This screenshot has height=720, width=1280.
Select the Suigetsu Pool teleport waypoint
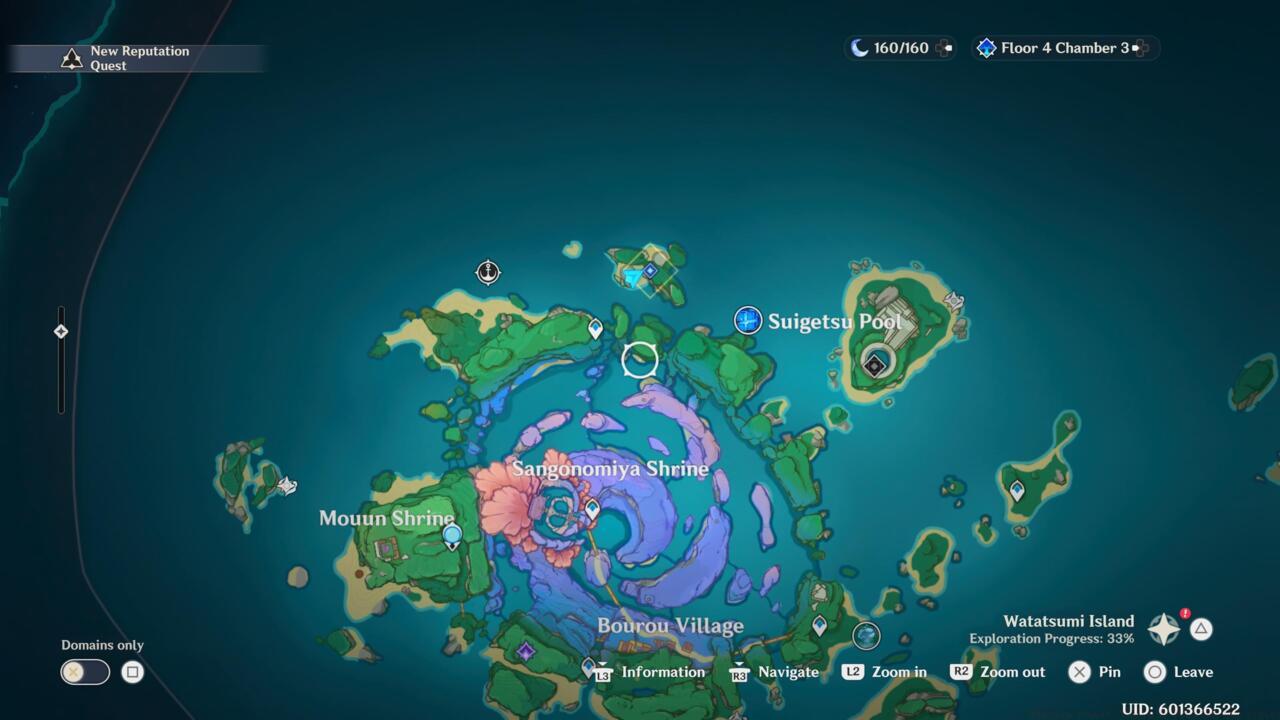click(748, 320)
